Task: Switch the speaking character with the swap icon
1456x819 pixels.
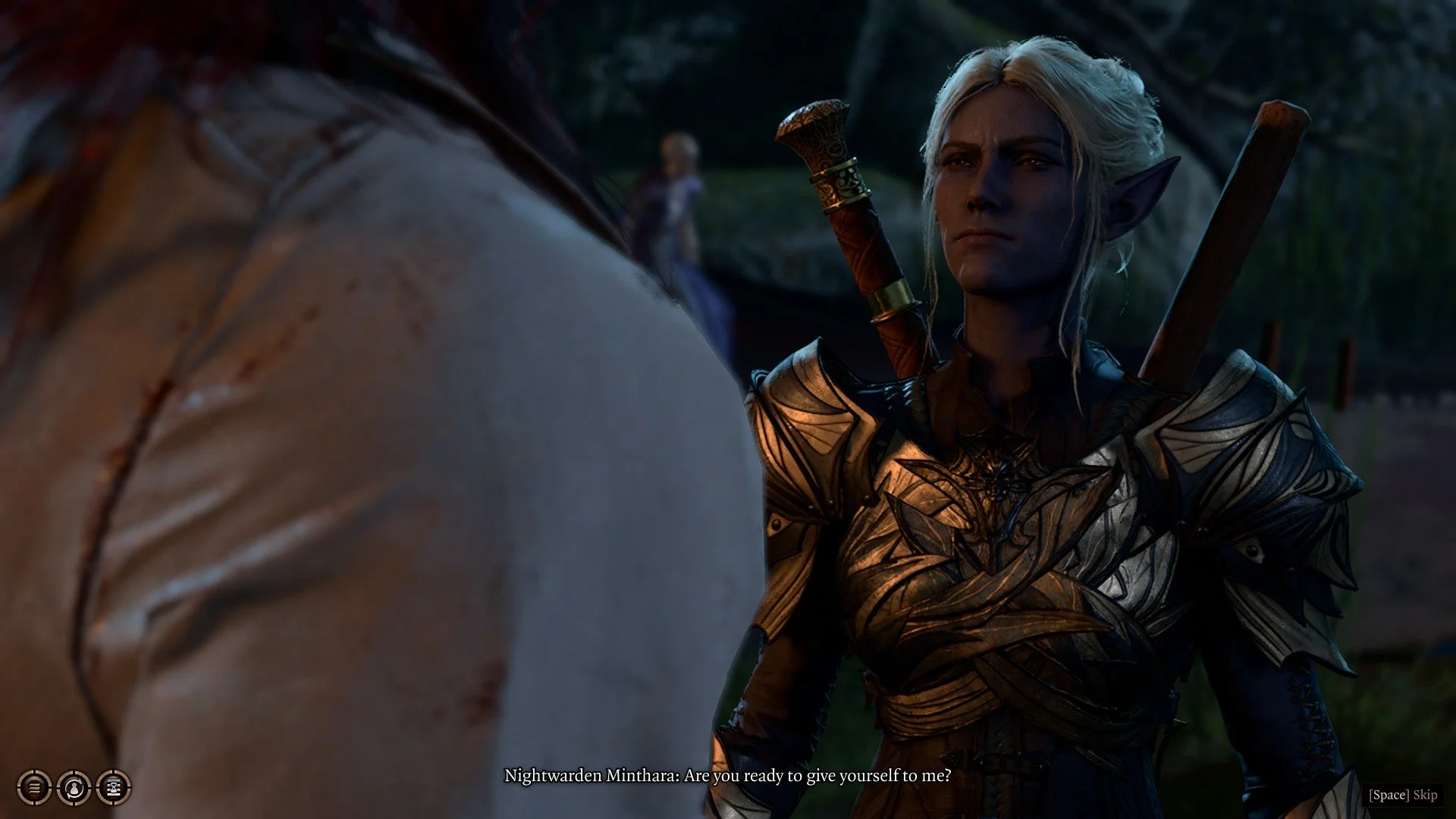Action: [x=74, y=788]
